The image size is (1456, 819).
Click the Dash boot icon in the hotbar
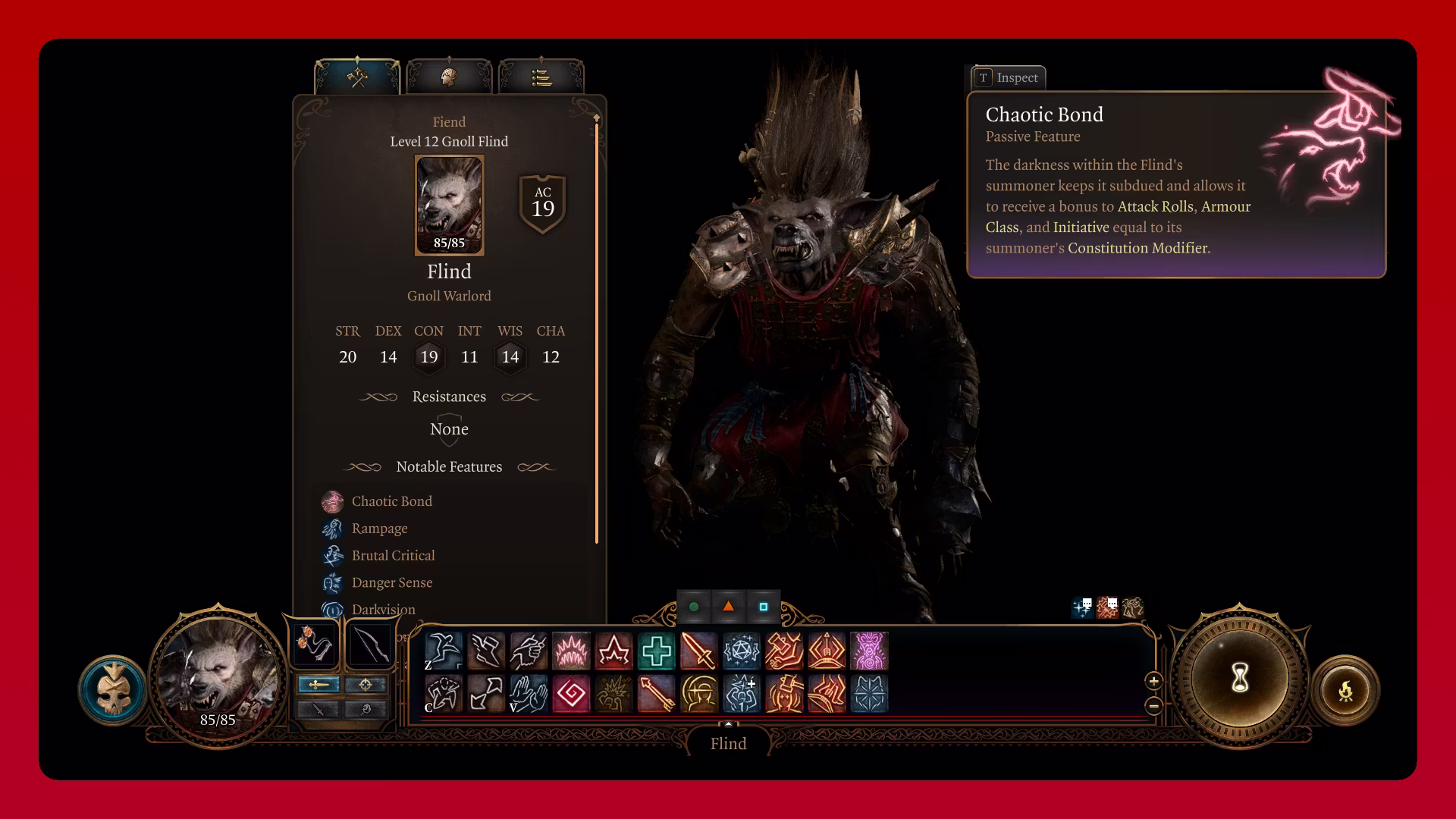[485, 651]
